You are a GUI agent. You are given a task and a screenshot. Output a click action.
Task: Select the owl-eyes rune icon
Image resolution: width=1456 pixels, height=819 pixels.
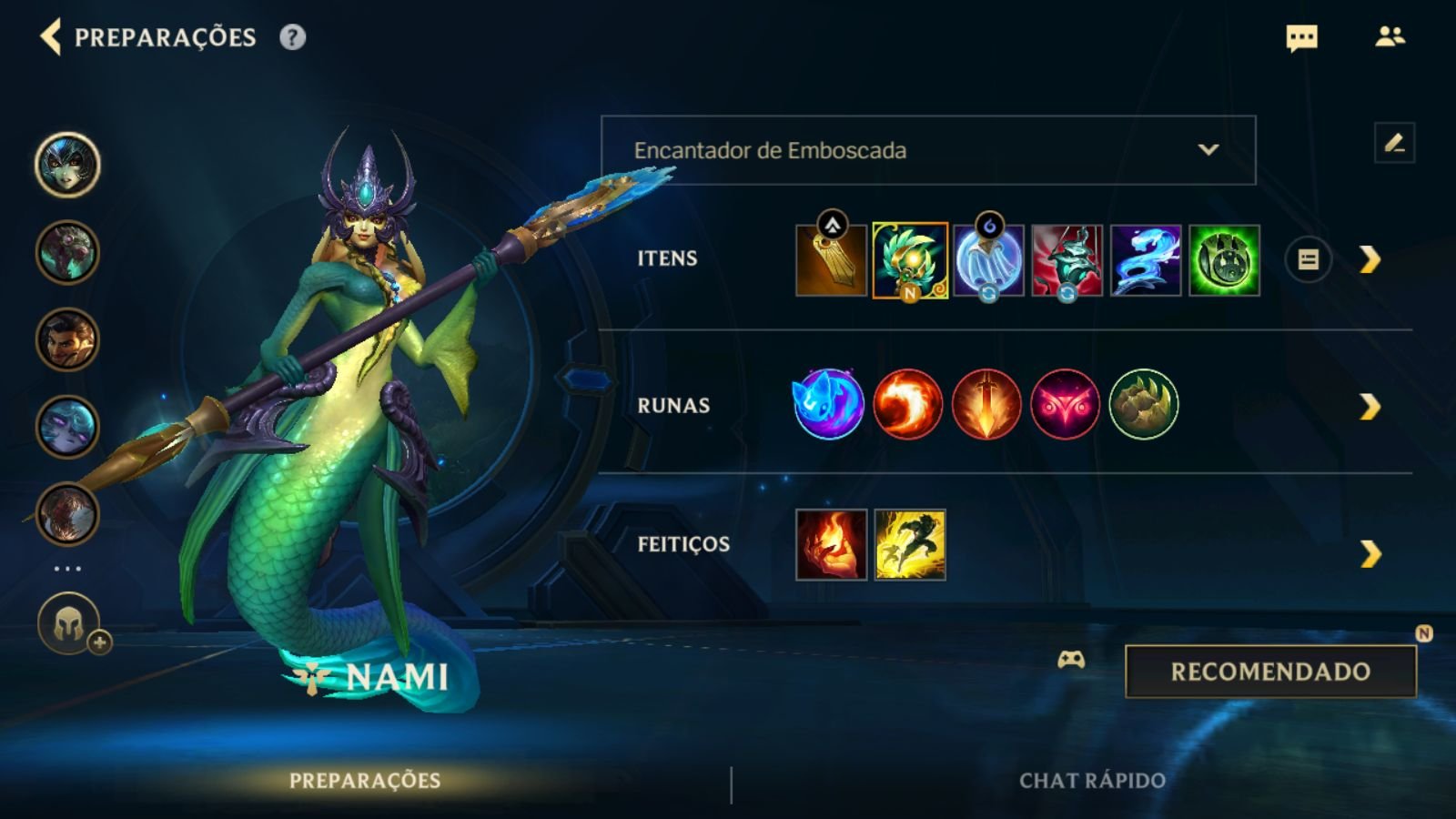[1064, 404]
